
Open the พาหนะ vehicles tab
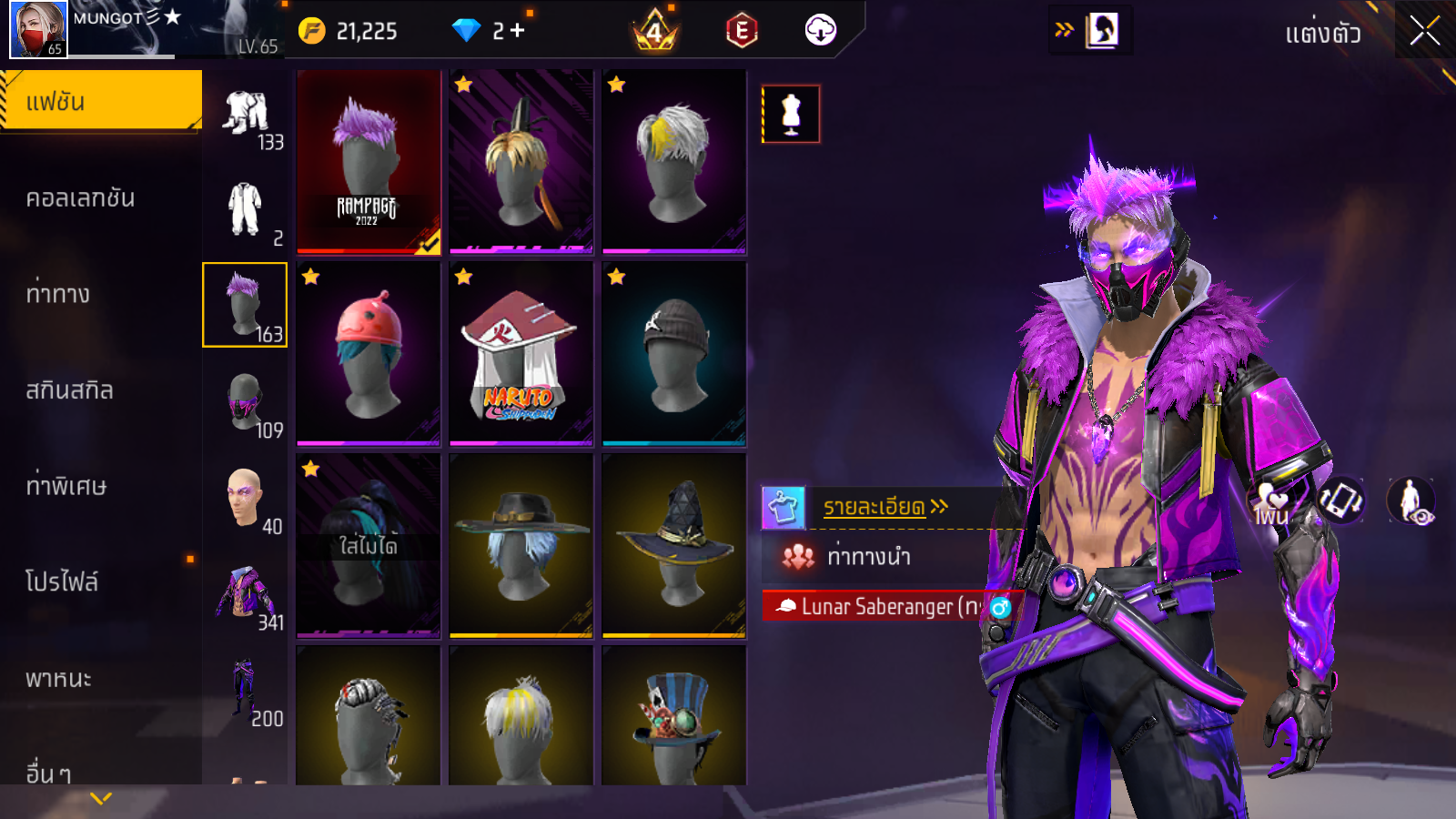(x=59, y=679)
